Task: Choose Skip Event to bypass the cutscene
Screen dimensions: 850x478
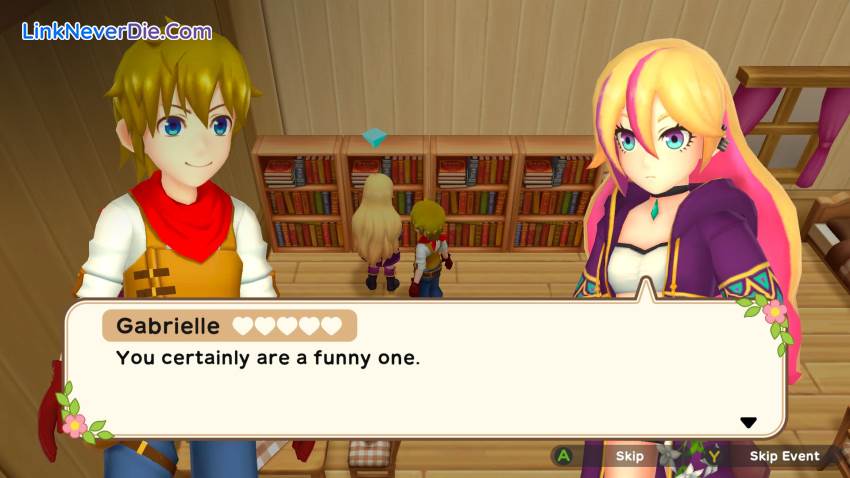Action: tap(784, 456)
